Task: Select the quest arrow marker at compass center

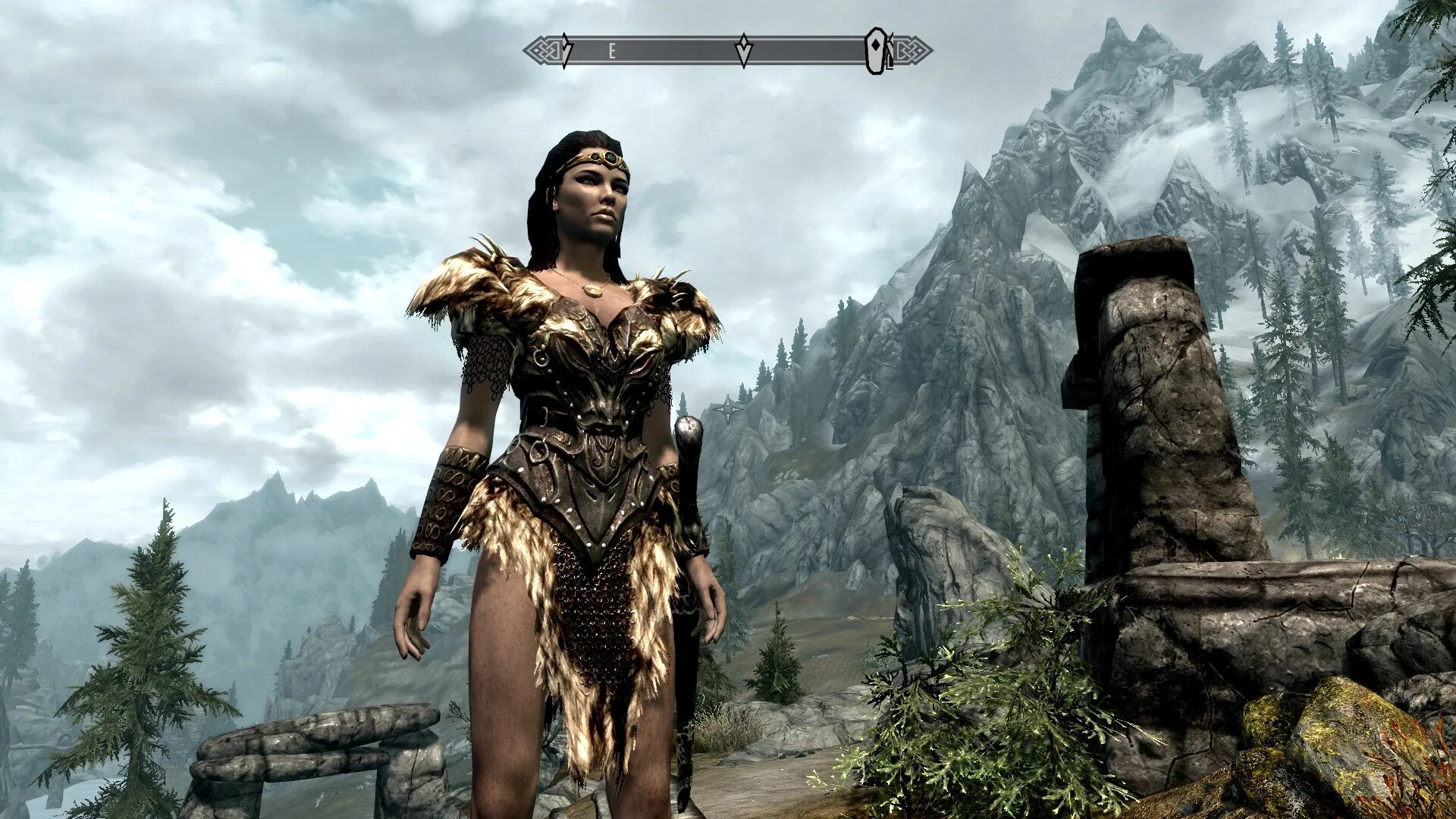Action: [x=744, y=50]
